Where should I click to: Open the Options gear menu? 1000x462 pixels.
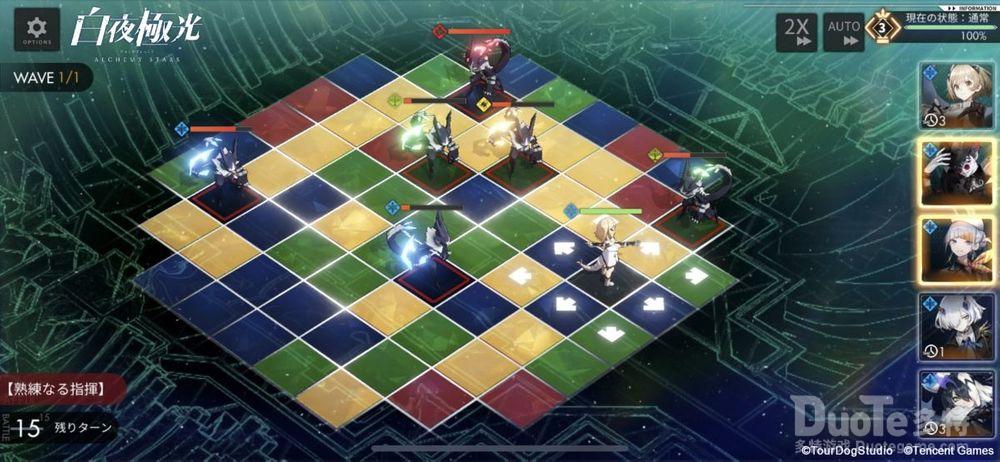coord(36,29)
